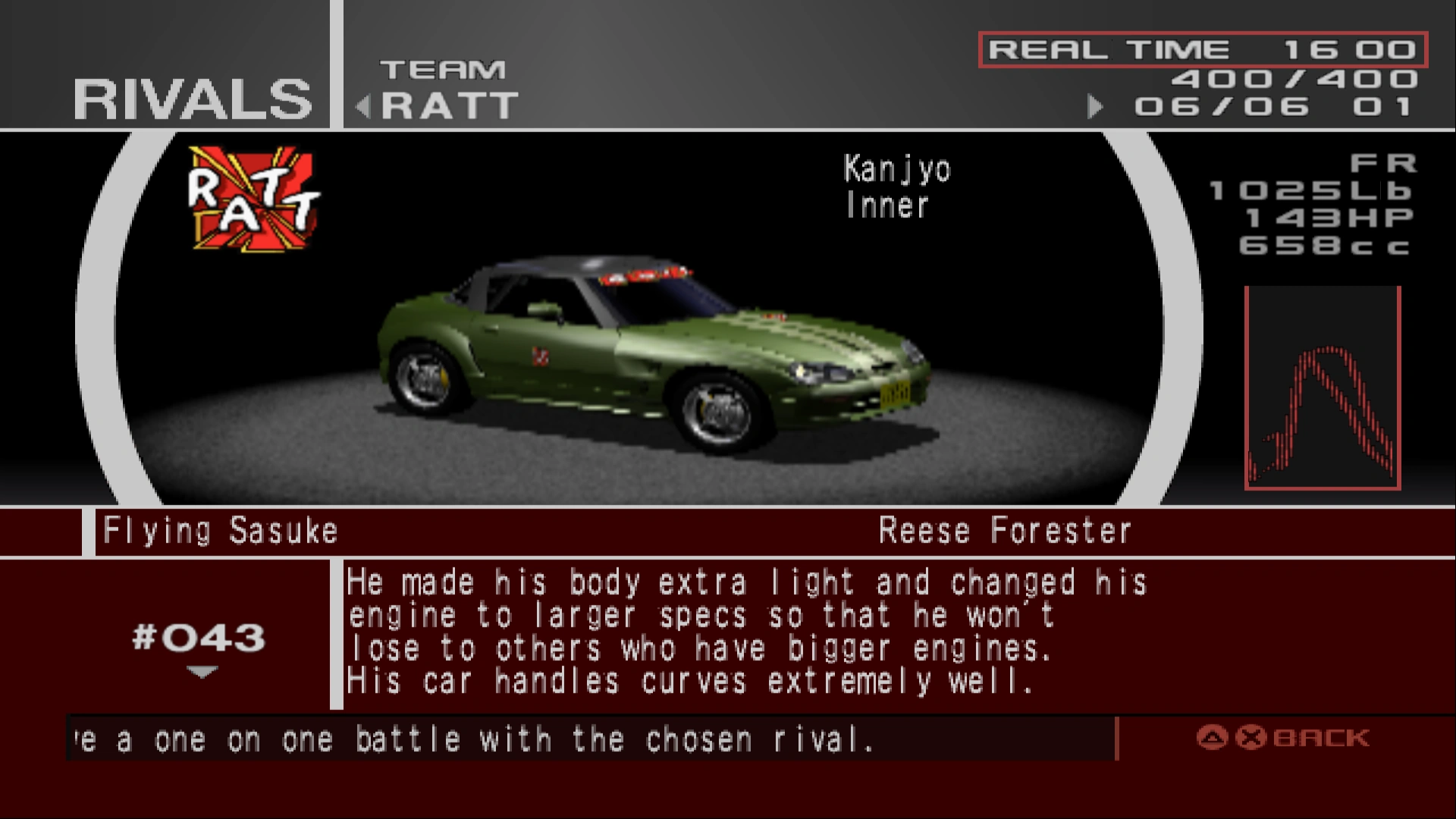Toggle the 143HP stat readout

pyautogui.click(x=1357, y=218)
